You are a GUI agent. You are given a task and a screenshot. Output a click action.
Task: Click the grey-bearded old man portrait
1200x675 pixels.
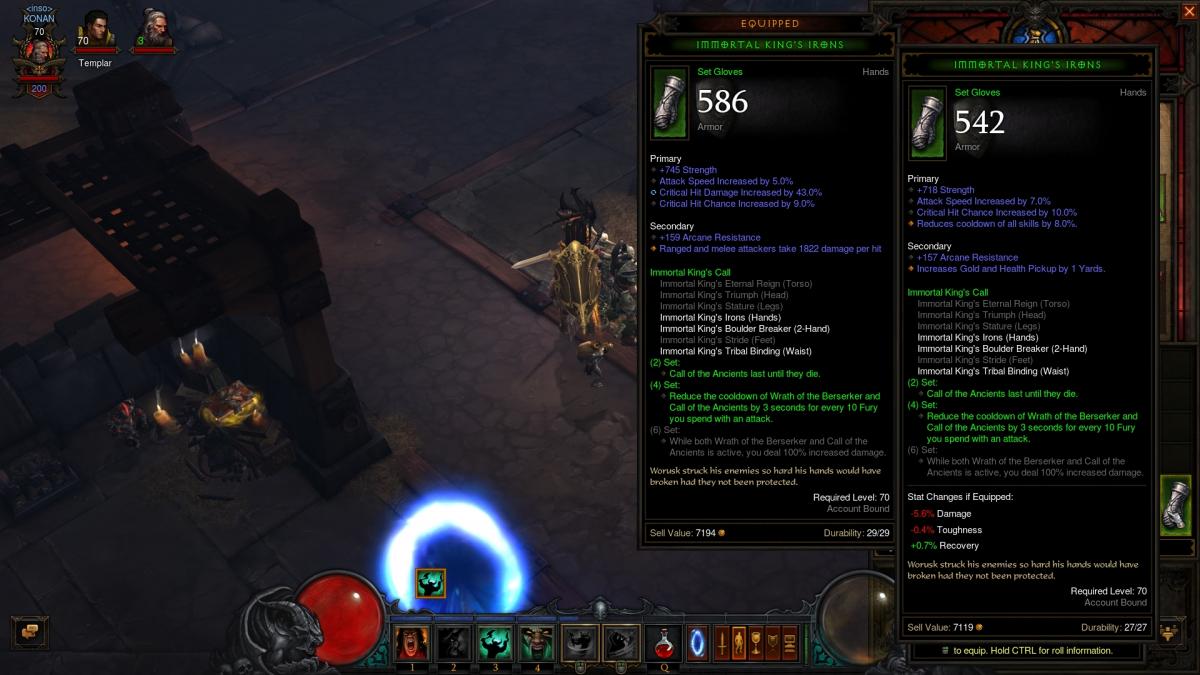click(153, 31)
